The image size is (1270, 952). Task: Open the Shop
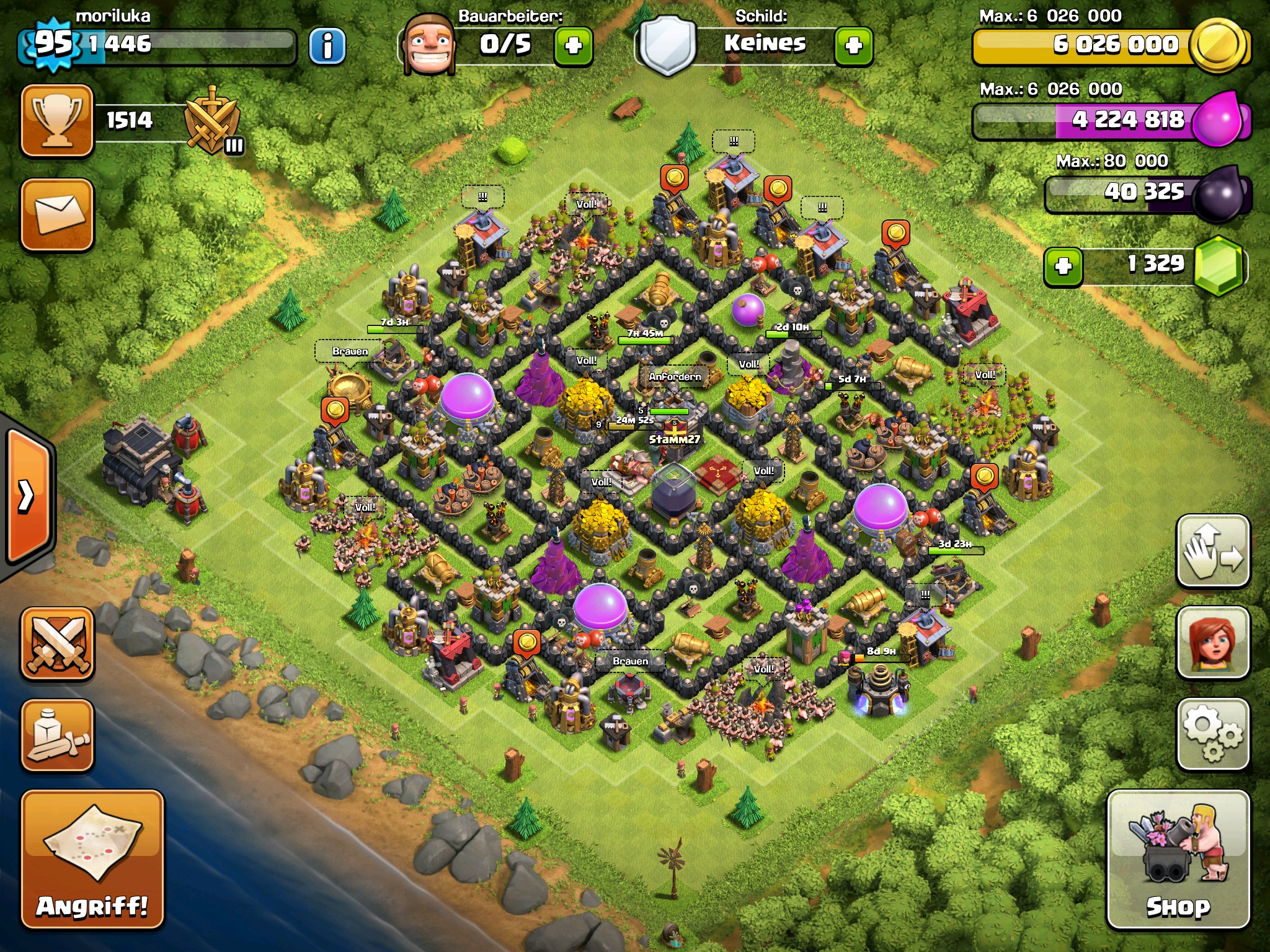click(1178, 859)
